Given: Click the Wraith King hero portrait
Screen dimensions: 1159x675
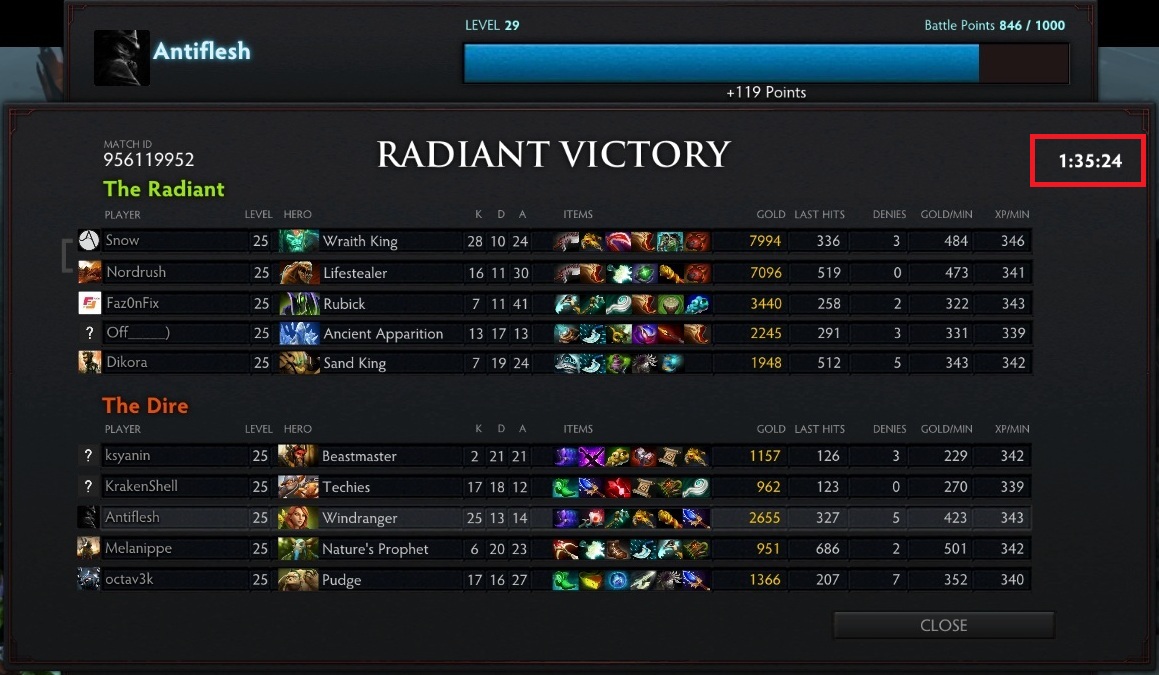Looking at the screenshot, I should pyautogui.click(x=298, y=241).
